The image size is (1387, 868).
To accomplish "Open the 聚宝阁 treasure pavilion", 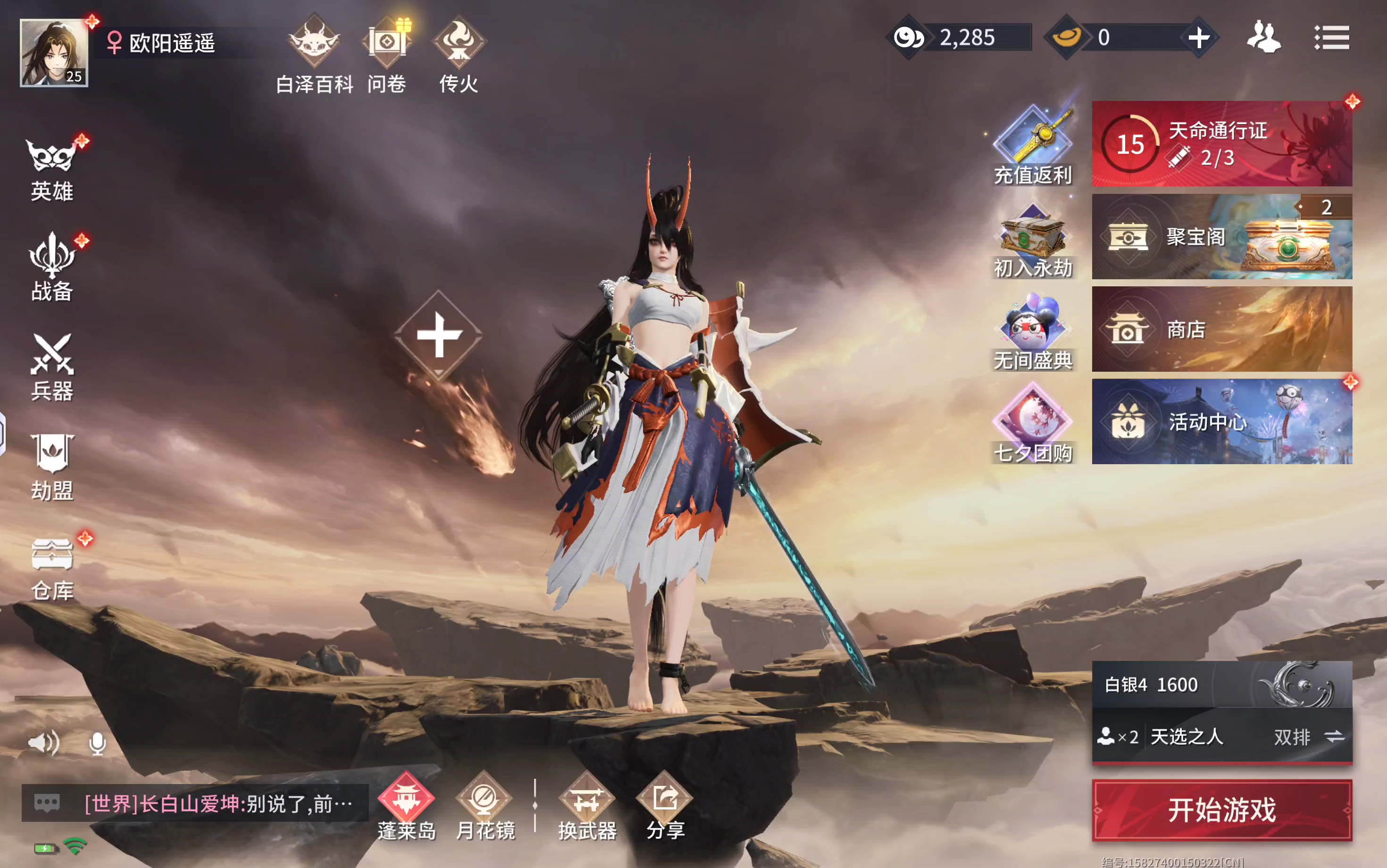I will click(x=1222, y=236).
